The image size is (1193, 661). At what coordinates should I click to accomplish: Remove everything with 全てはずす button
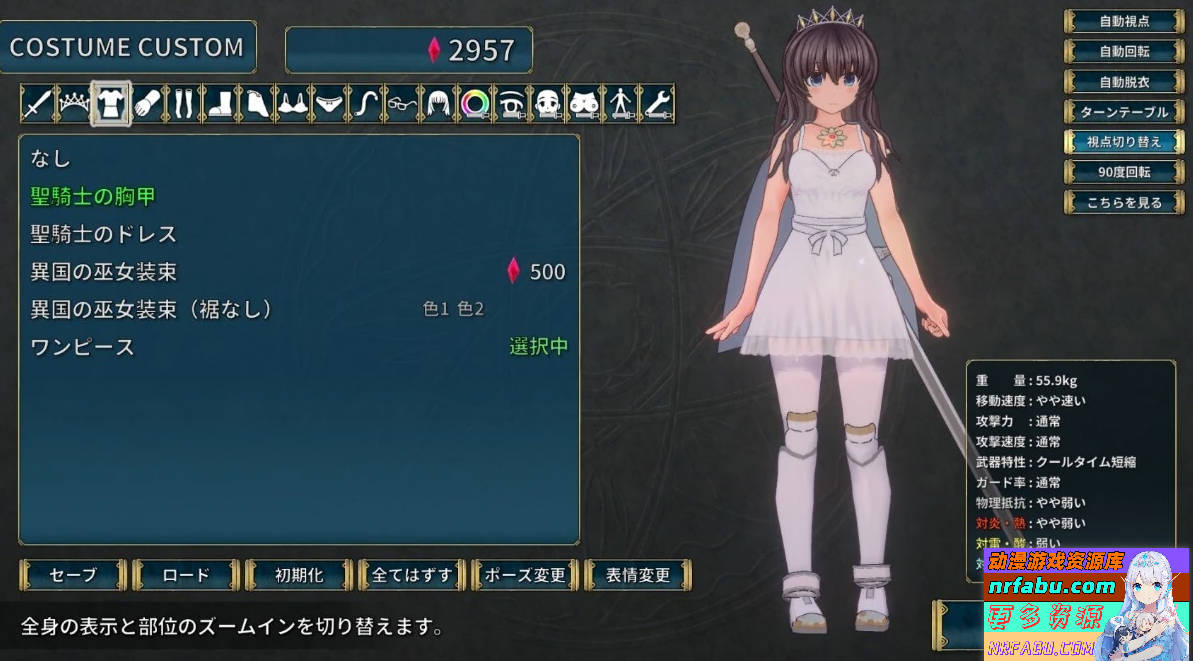pos(412,575)
